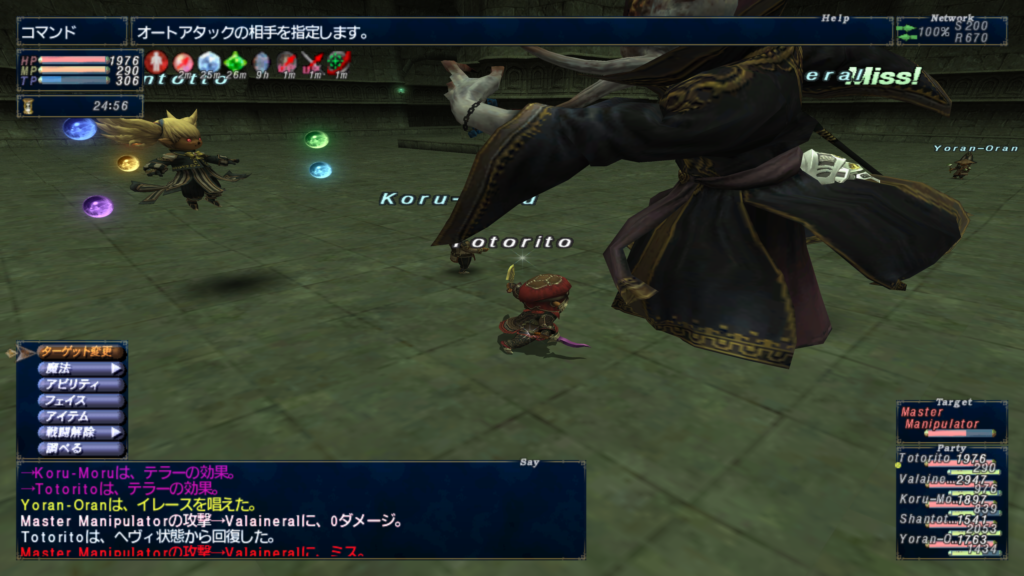
Task: Choose the アビリティ command
Action: [80, 384]
